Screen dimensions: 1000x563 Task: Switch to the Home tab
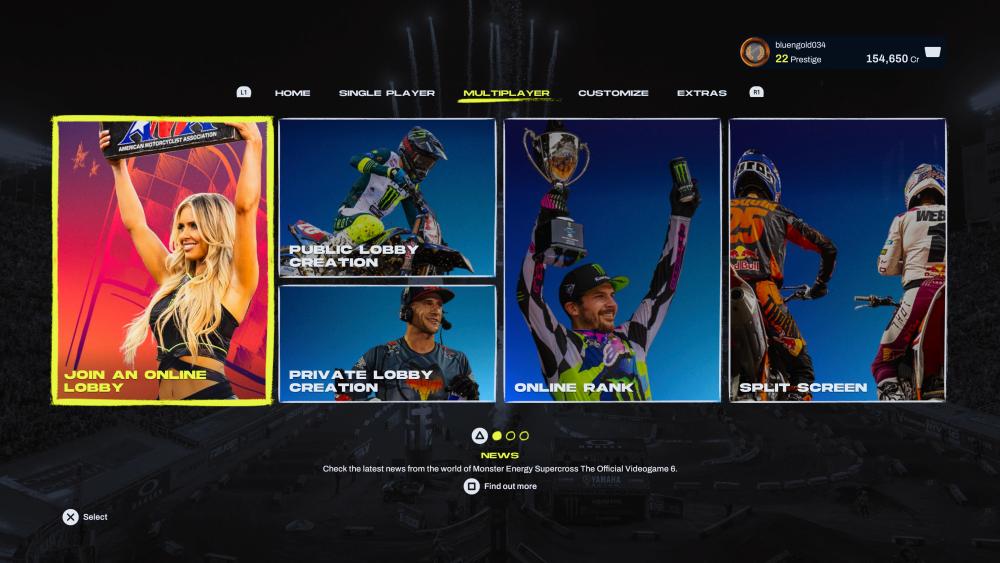point(292,93)
